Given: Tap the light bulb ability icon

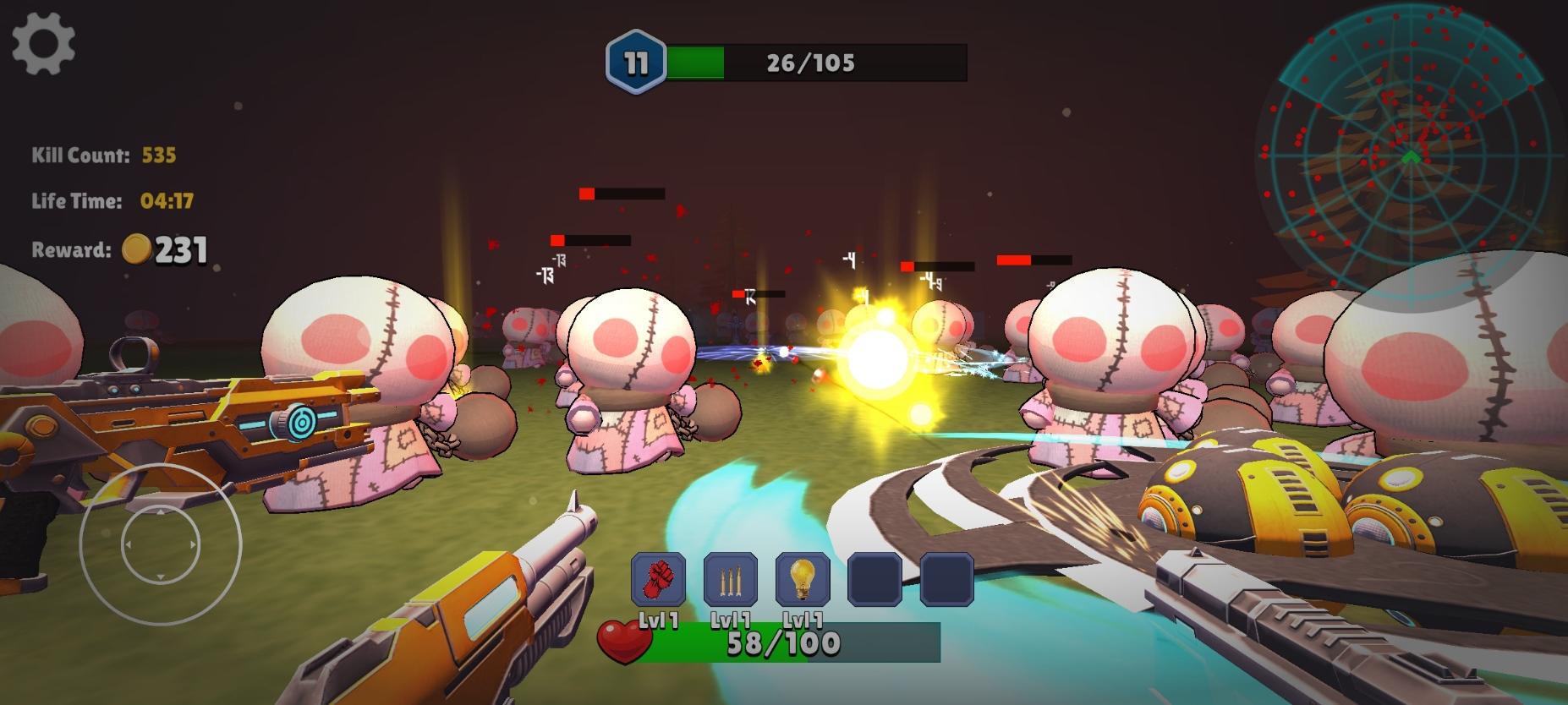Looking at the screenshot, I should 802,579.
